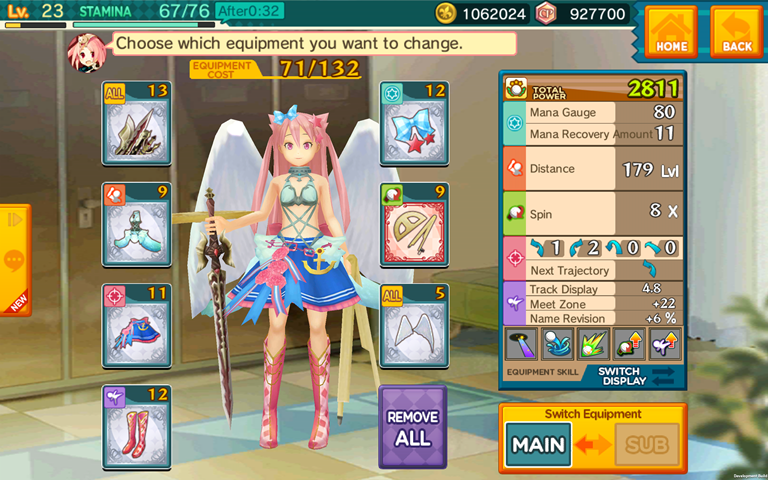Viewport: 768px width, 480px height.
Task: Go to the HOME screen
Action: point(671,32)
